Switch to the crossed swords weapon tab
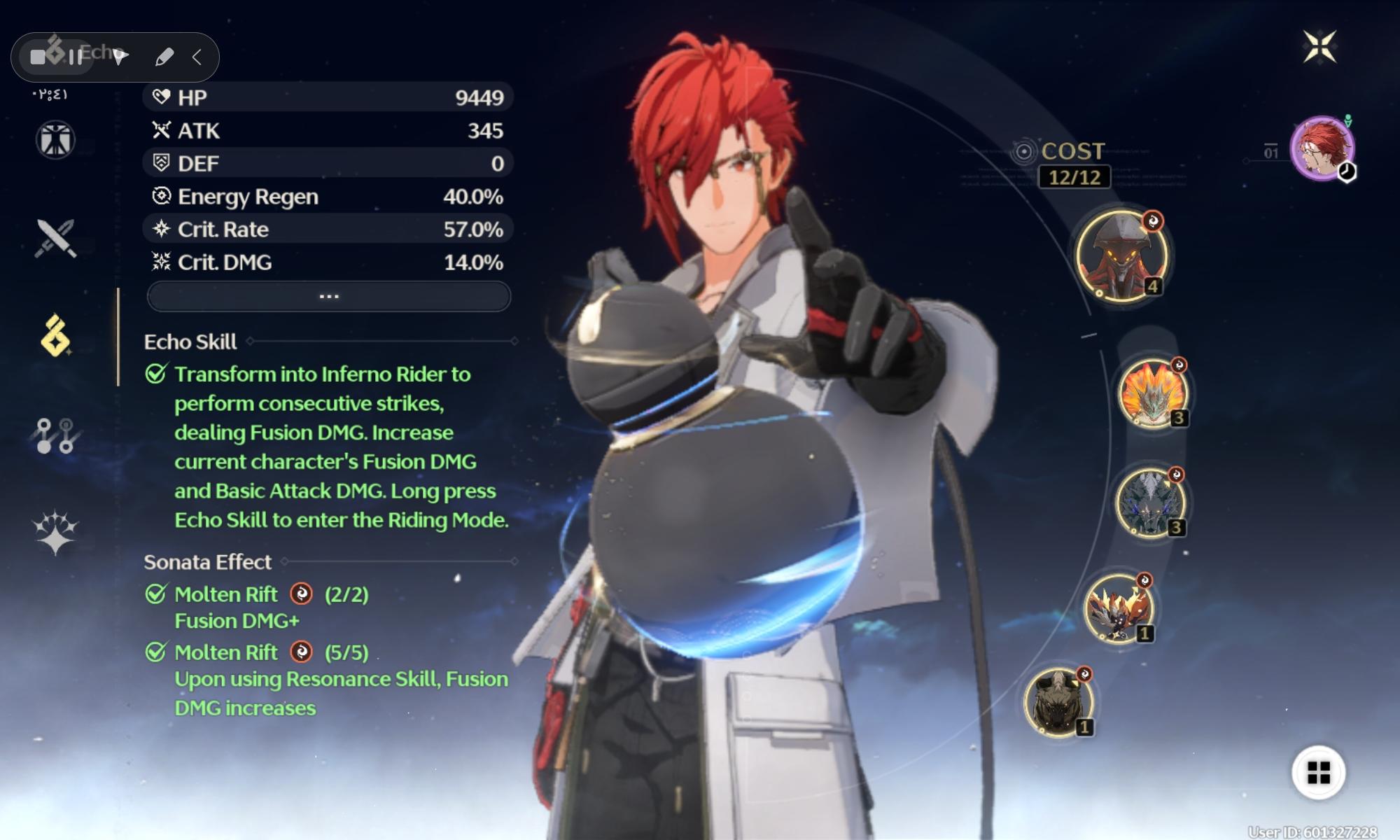The height and width of the screenshot is (840, 1400). [55, 238]
